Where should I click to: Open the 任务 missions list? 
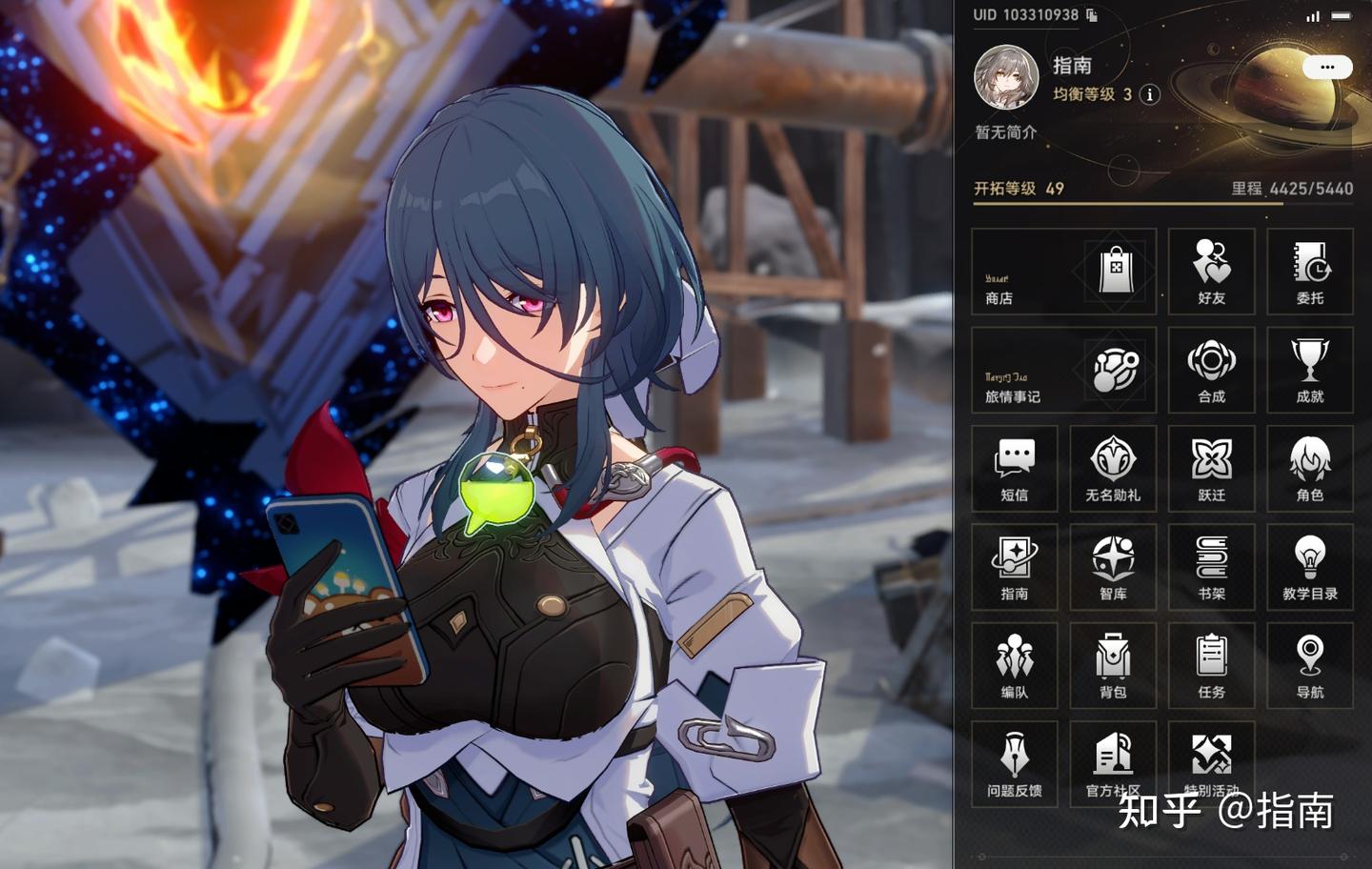tap(1211, 665)
